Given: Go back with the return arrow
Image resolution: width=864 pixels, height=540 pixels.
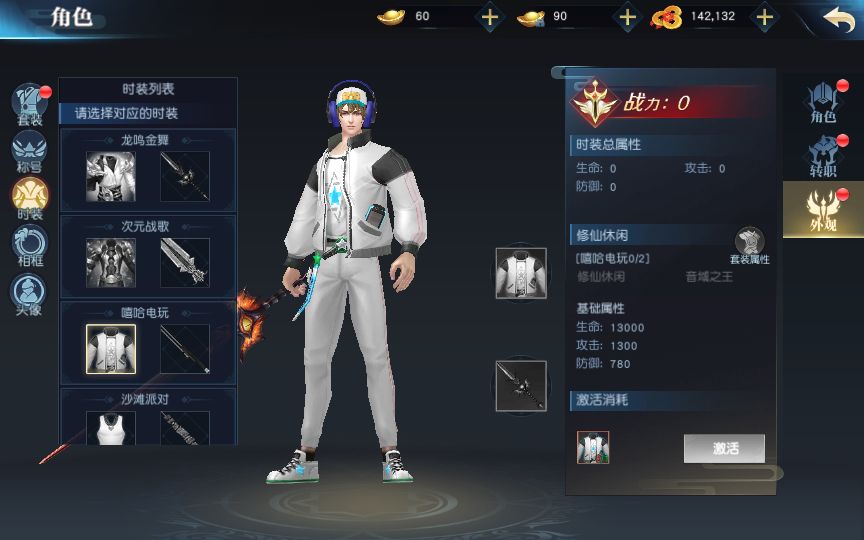Looking at the screenshot, I should [x=838, y=17].
